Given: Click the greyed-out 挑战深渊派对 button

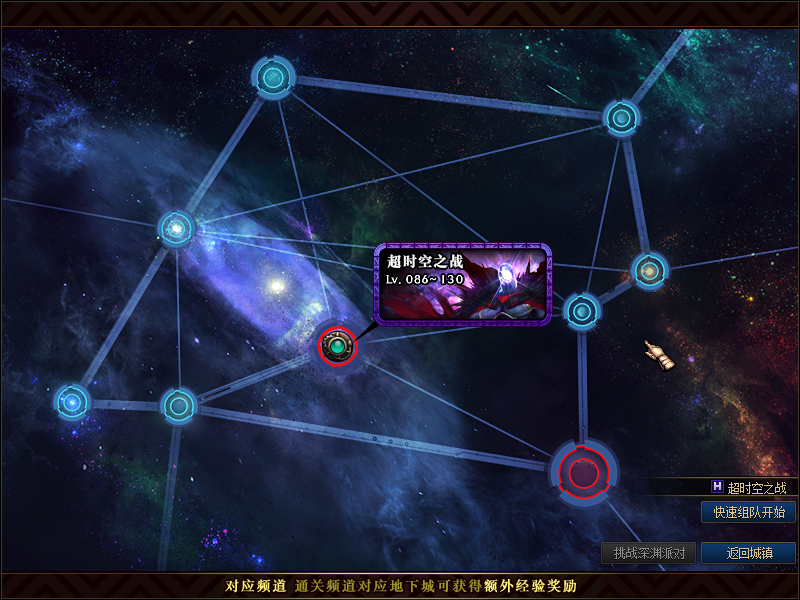Looking at the screenshot, I should click(x=648, y=553).
